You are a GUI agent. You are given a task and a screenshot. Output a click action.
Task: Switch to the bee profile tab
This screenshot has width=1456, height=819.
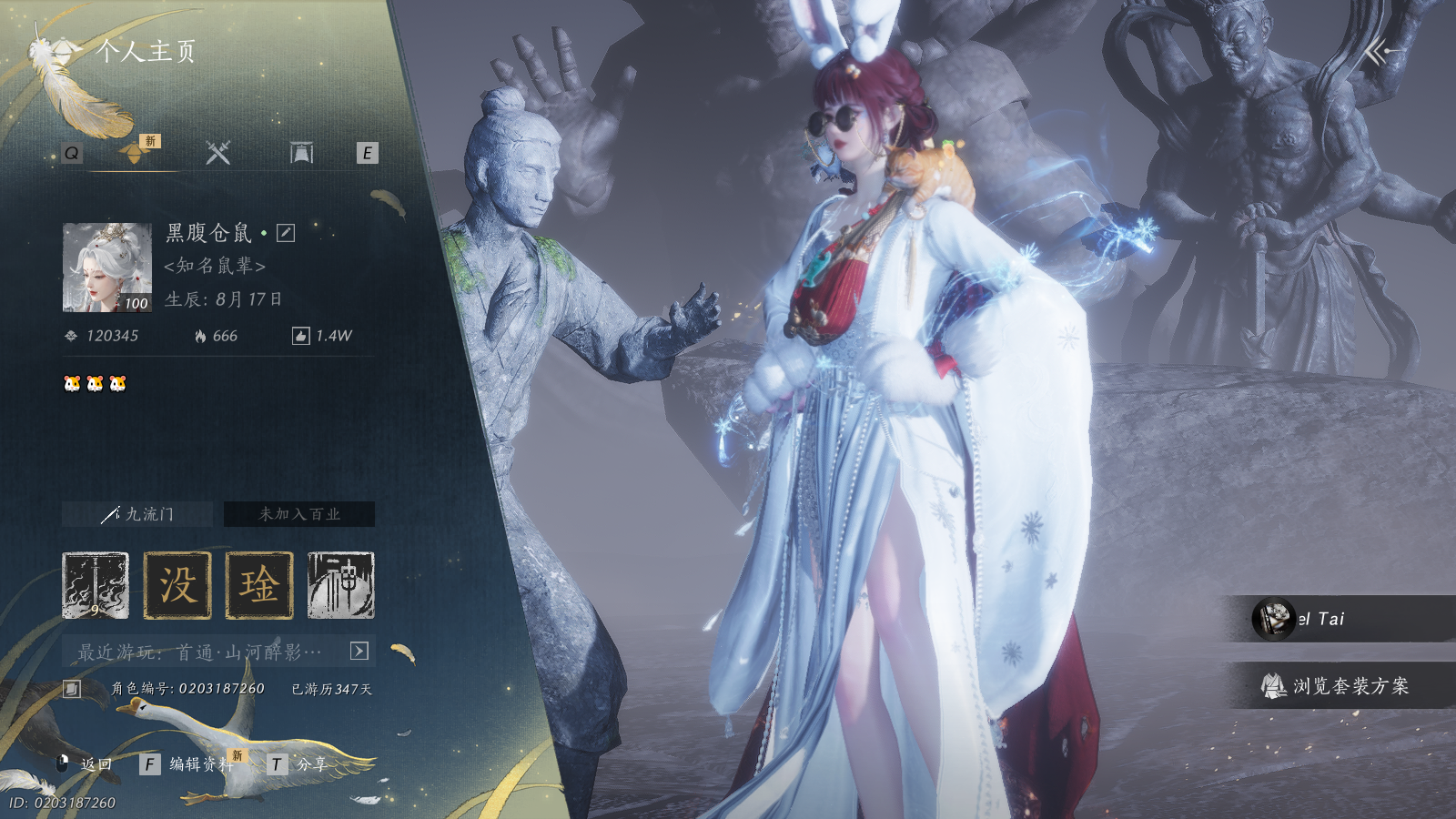[135, 153]
